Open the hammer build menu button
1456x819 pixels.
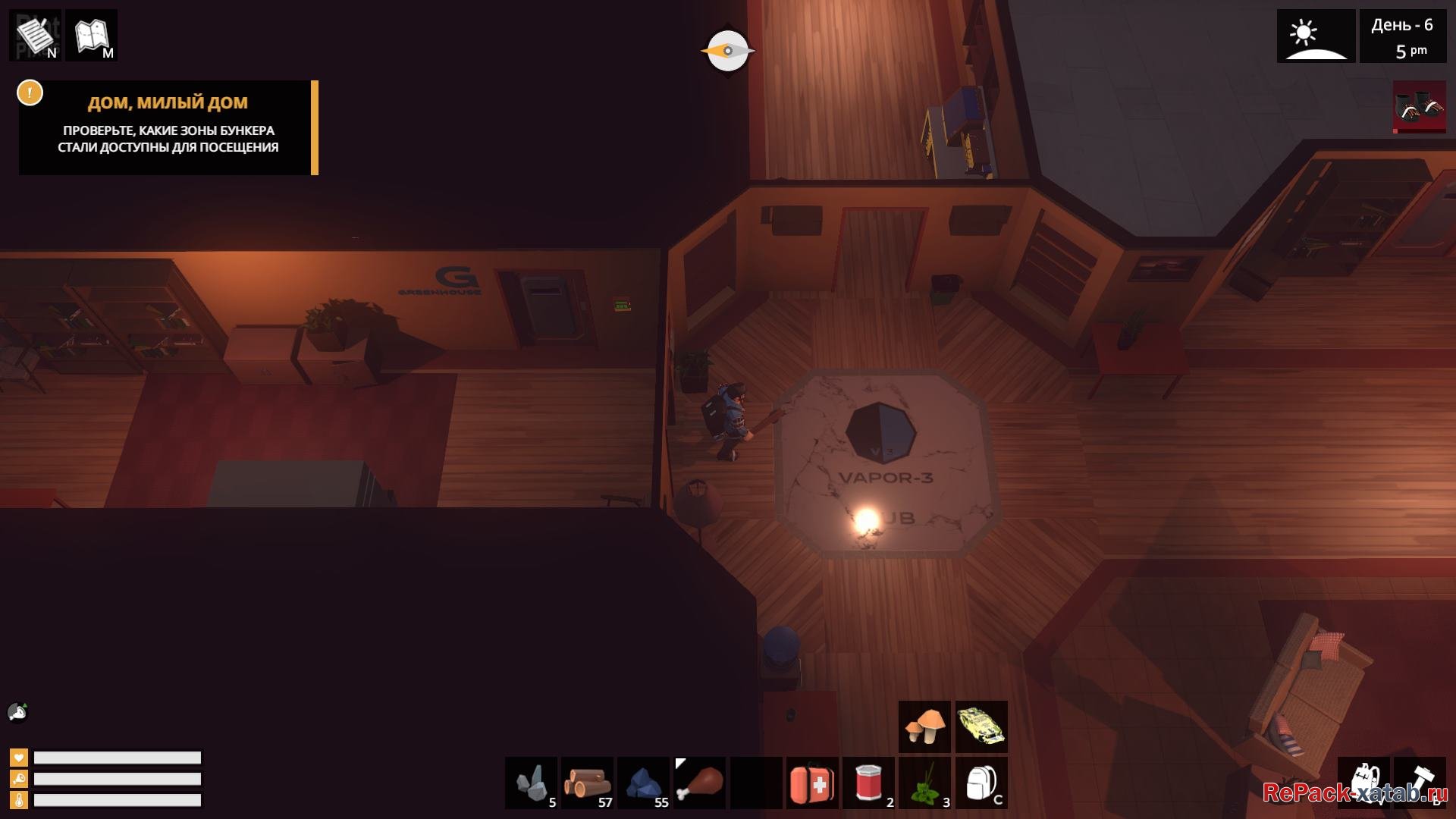[1419, 783]
